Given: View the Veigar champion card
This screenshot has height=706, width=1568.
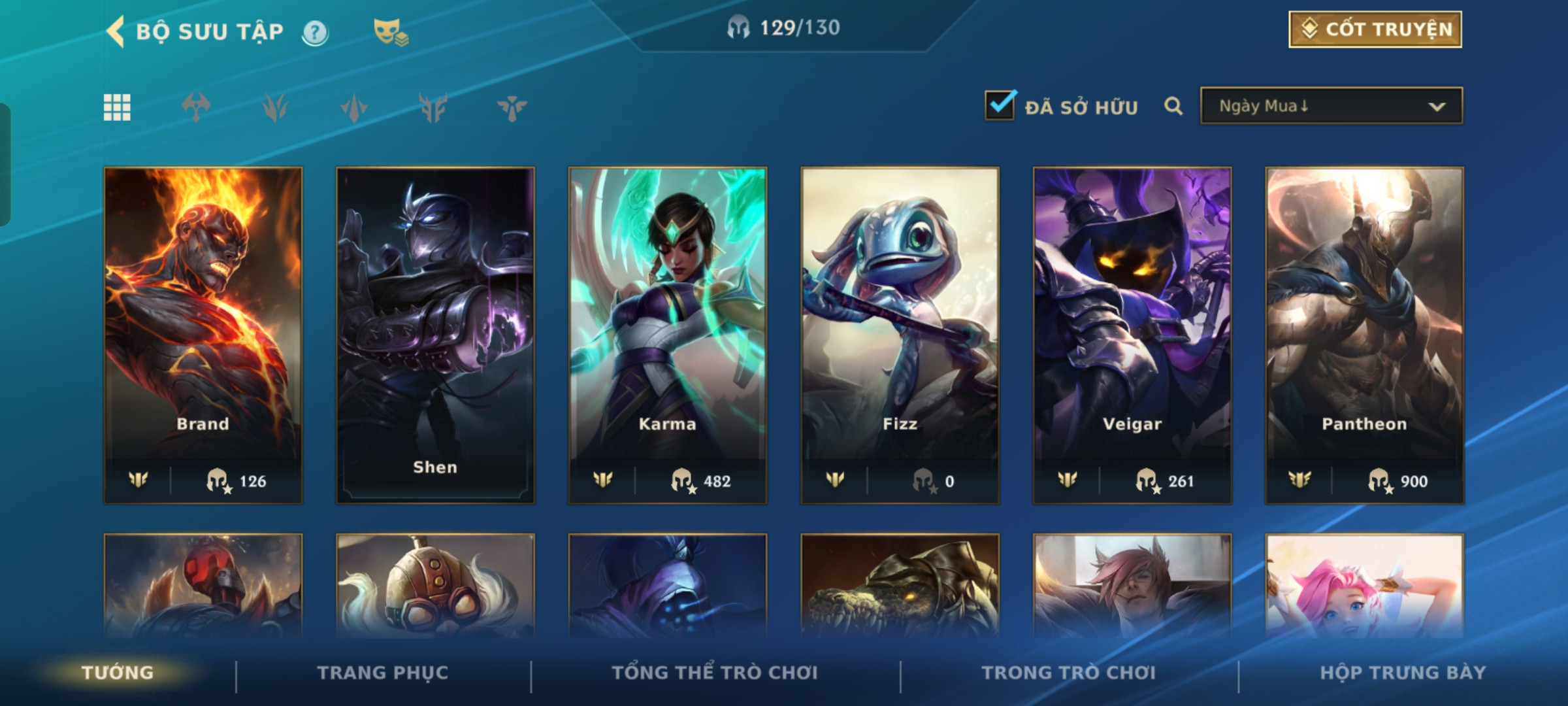Looking at the screenshot, I should [1132, 335].
